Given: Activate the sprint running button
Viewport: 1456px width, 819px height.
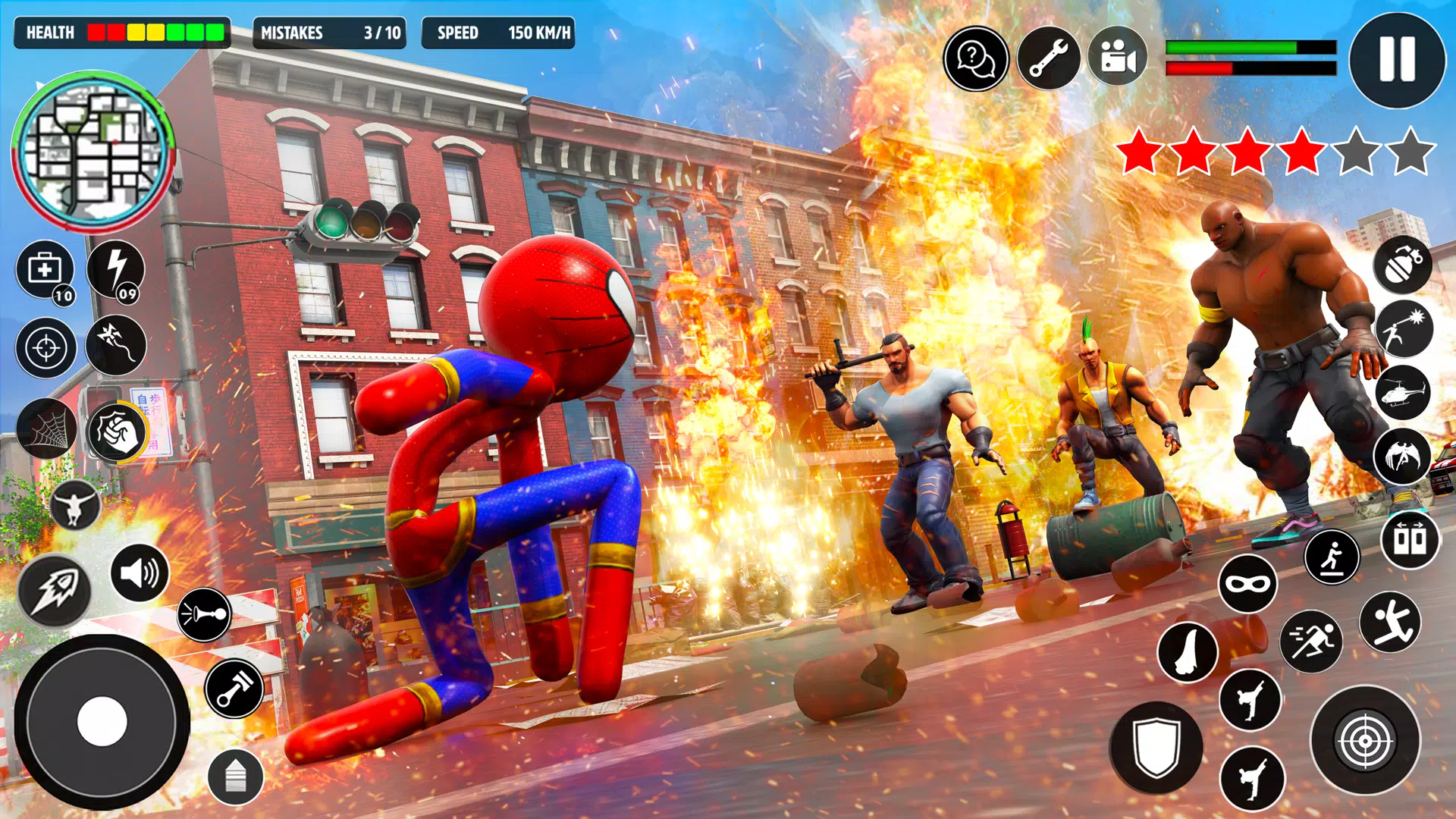Looking at the screenshot, I should [x=1311, y=642].
